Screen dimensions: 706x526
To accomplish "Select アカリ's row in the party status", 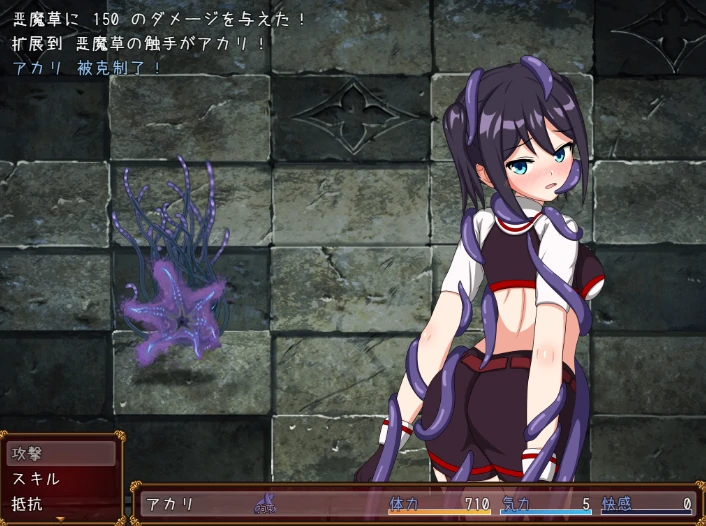I will coord(415,504).
